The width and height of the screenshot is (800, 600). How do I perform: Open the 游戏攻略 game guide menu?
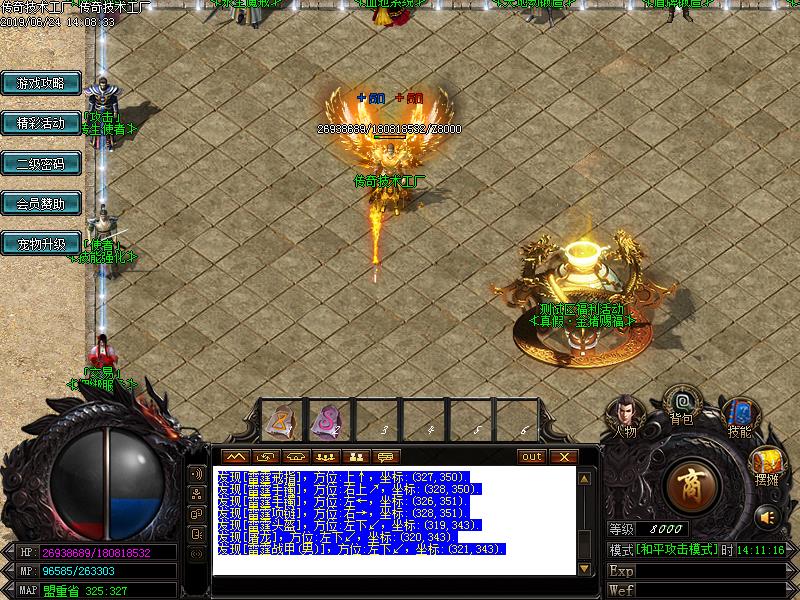coord(41,84)
